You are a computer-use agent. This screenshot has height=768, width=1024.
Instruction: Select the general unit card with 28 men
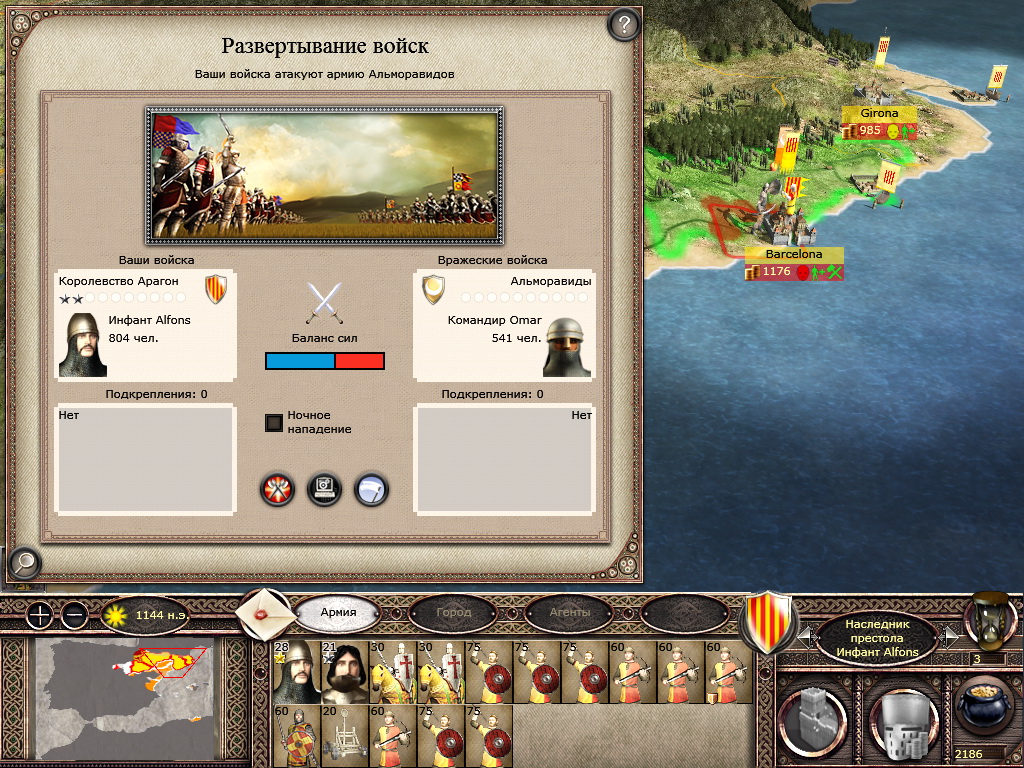coord(294,672)
